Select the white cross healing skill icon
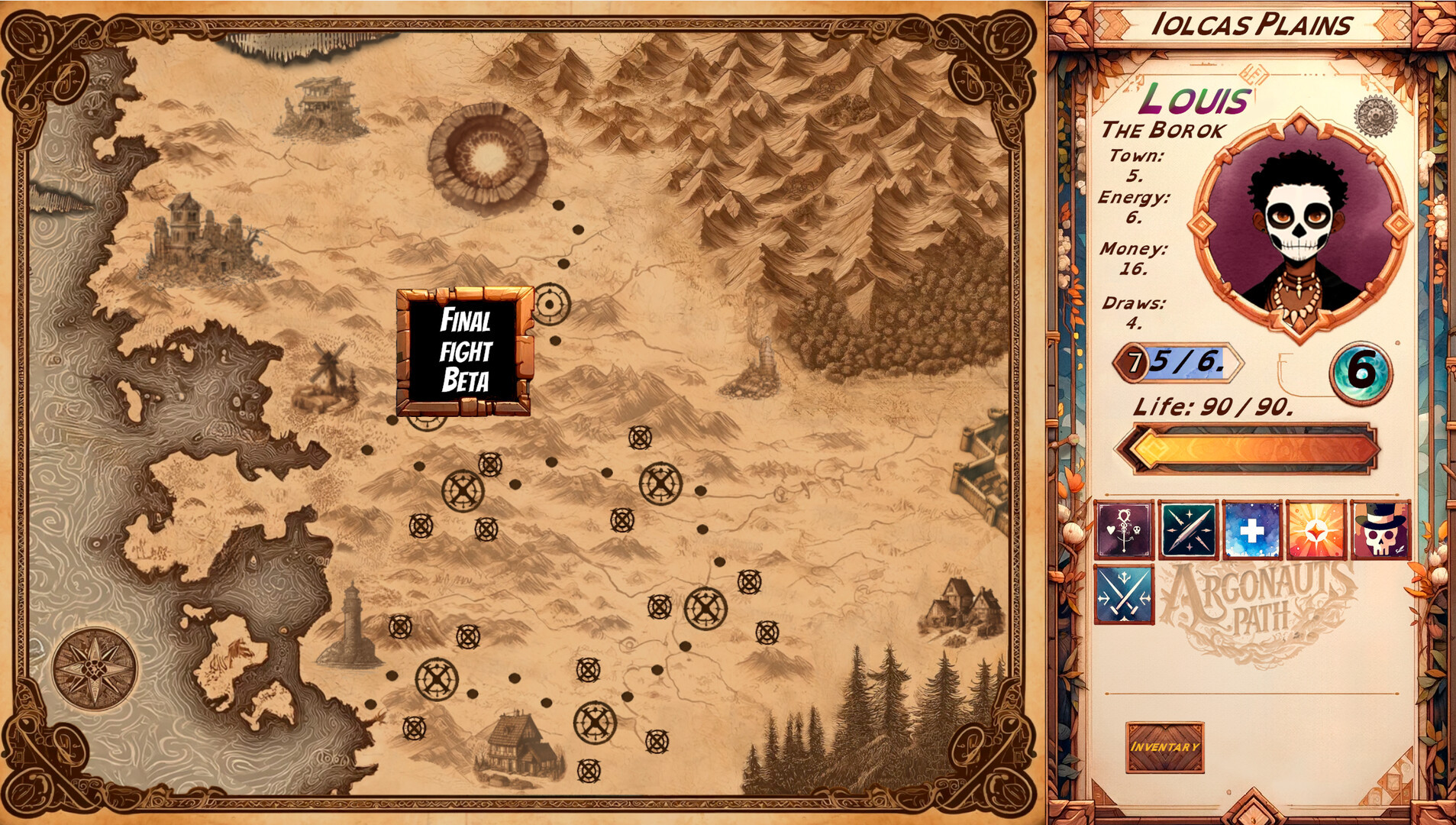This screenshot has width=1456, height=825. 1251,529
